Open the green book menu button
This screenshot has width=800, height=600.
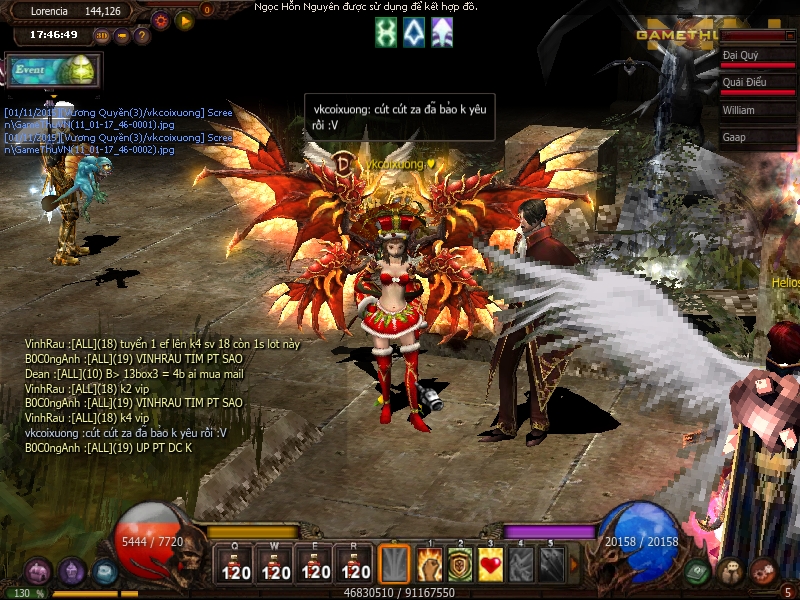tap(698, 572)
